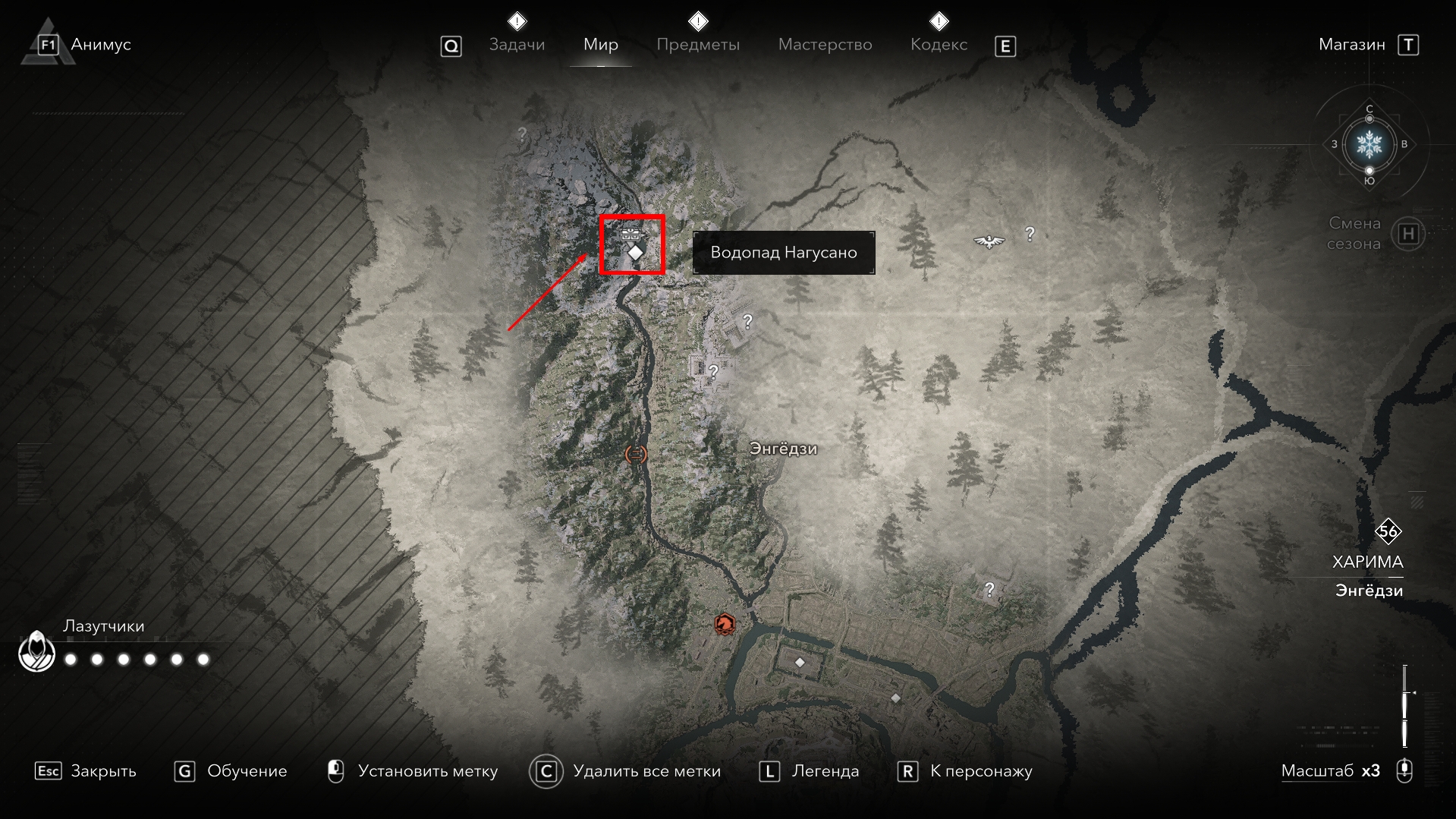Click the white eagle viewpoint marker
The height and width of the screenshot is (819, 1456).
(x=989, y=241)
